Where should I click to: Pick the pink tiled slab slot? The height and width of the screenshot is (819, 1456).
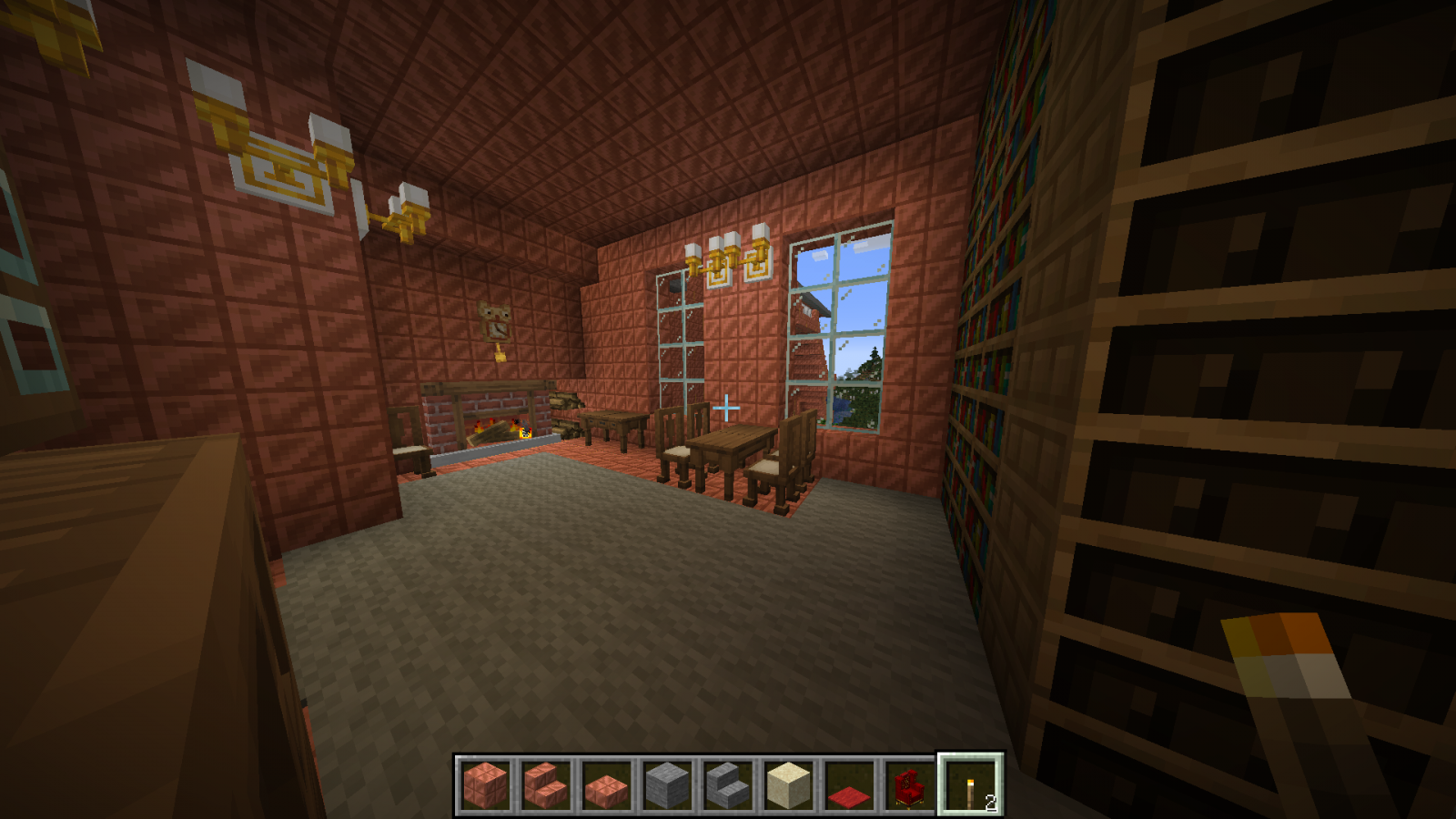tap(607, 785)
